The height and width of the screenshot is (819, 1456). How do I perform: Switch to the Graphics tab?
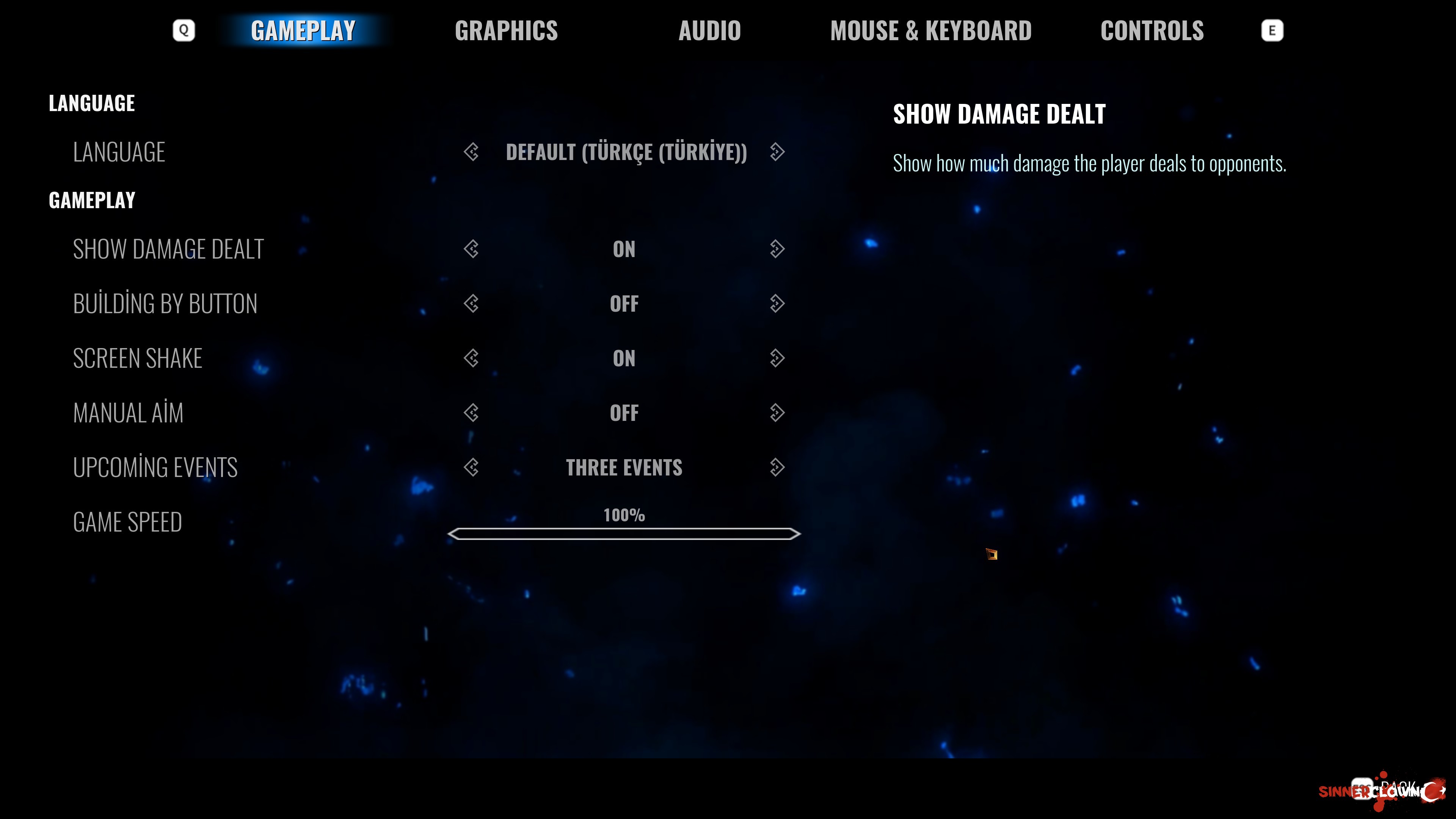coord(506,30)
